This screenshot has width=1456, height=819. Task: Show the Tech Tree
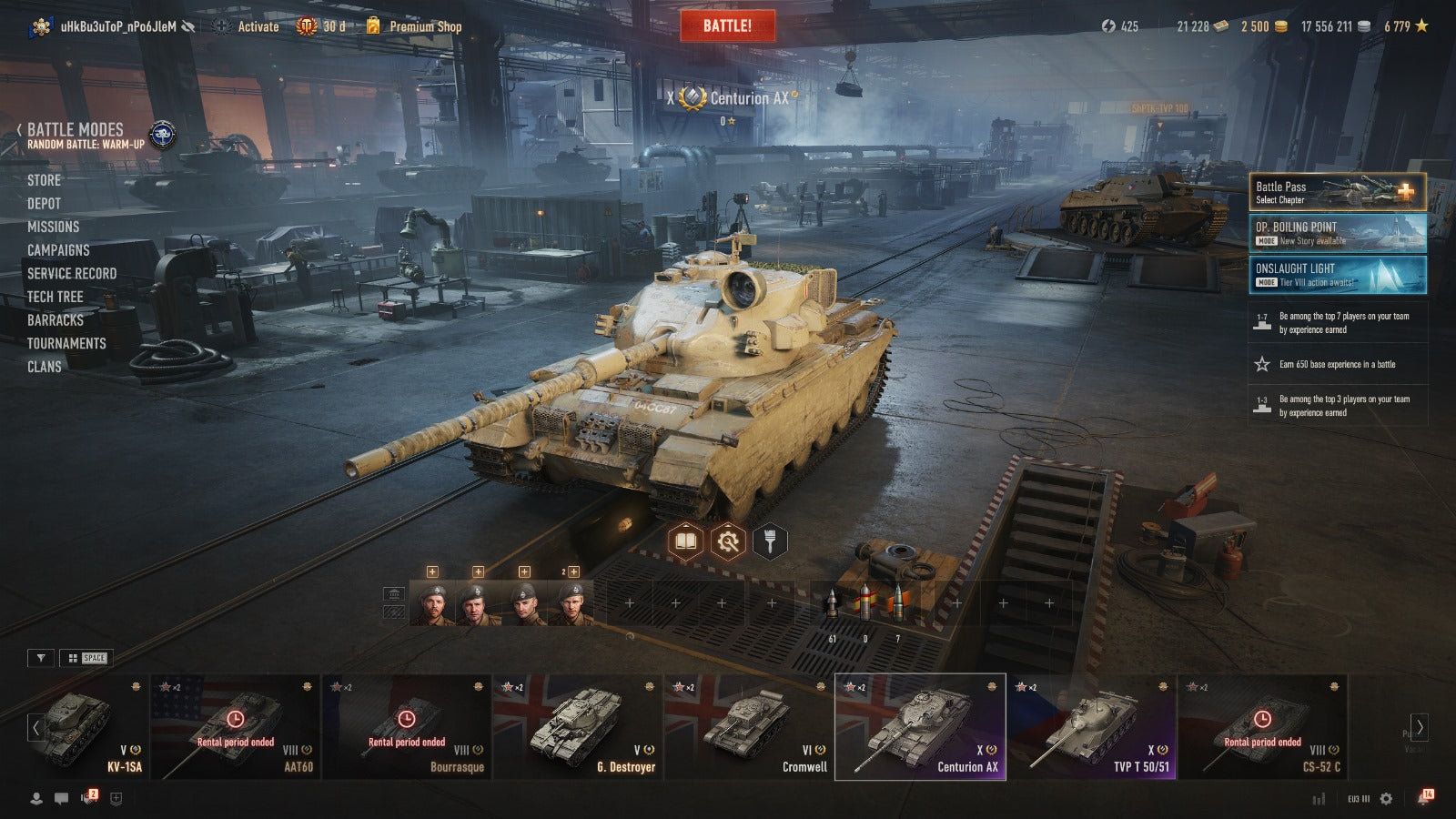(x=55, y=297)
